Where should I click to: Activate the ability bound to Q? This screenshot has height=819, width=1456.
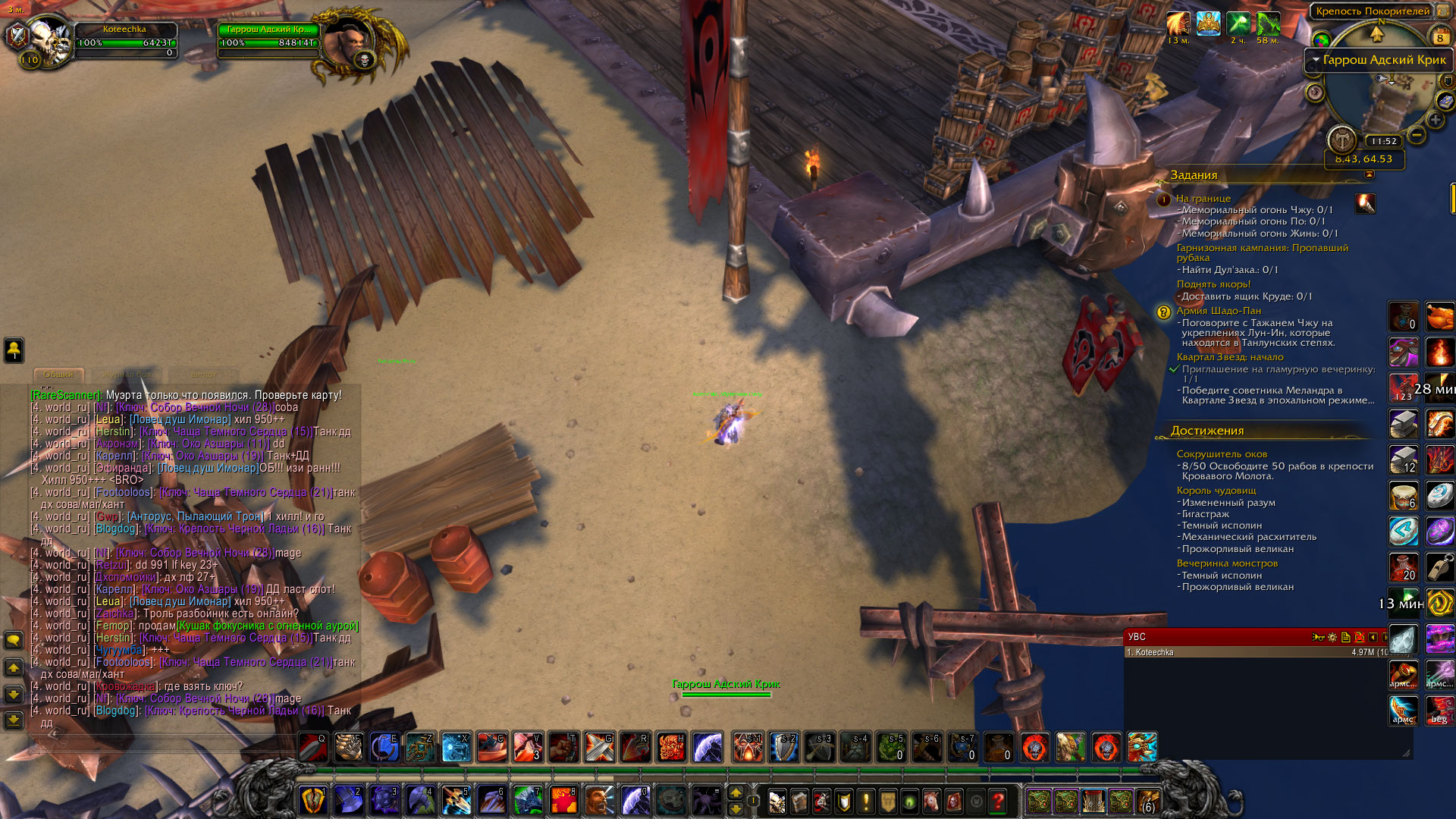pyautogui.click(x=312, y=748)
